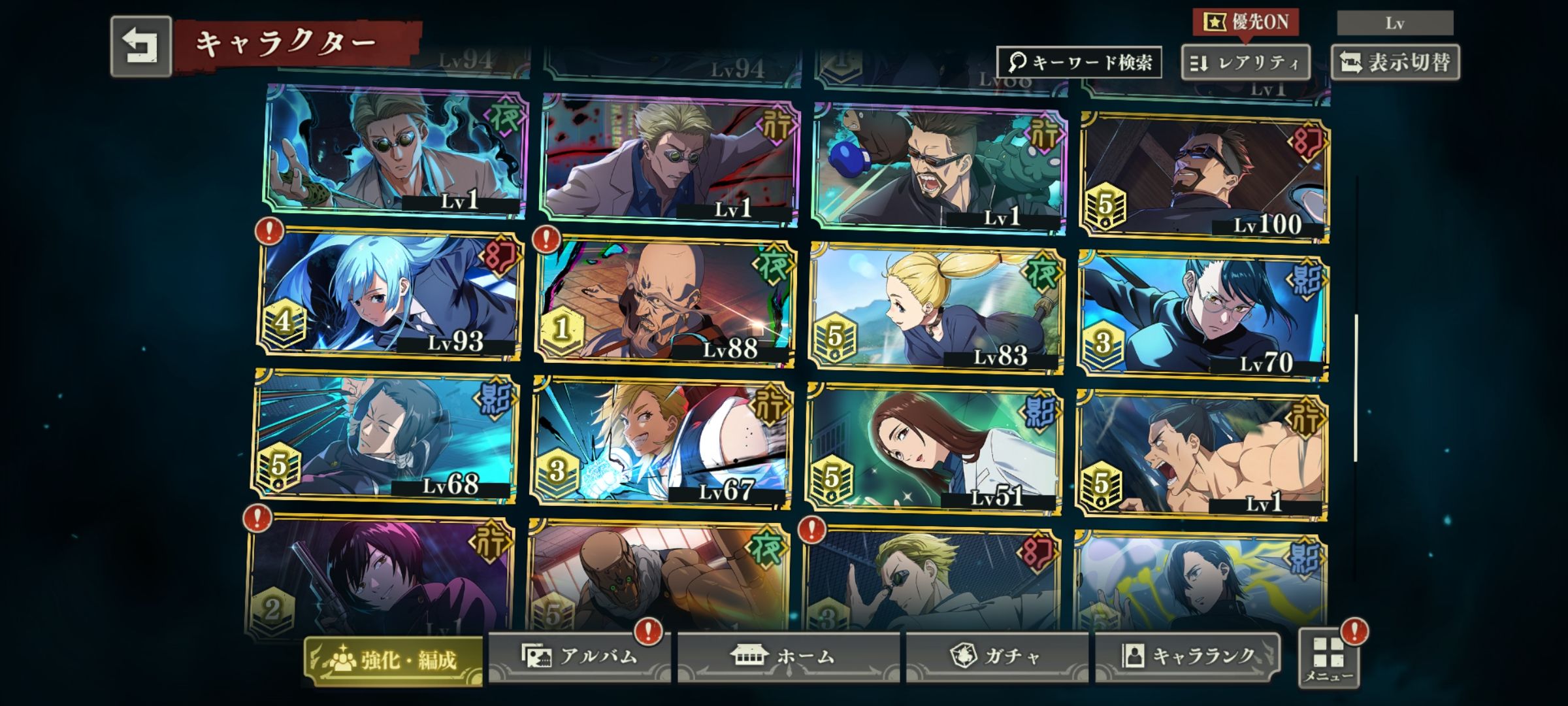Go back using the return arrow button
The image size is (1568, 706).
click(x=140, y=46)
